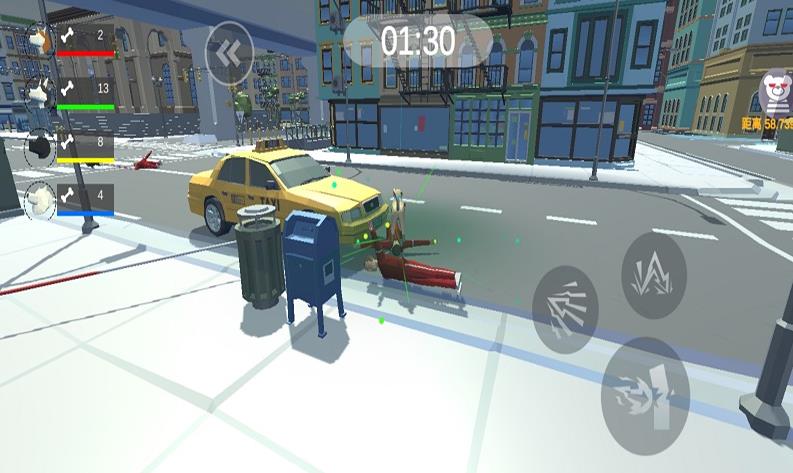The width and height of the screenshot is (793, 473).
Task: Select the husky dog portrait
Action: [39, 93]
